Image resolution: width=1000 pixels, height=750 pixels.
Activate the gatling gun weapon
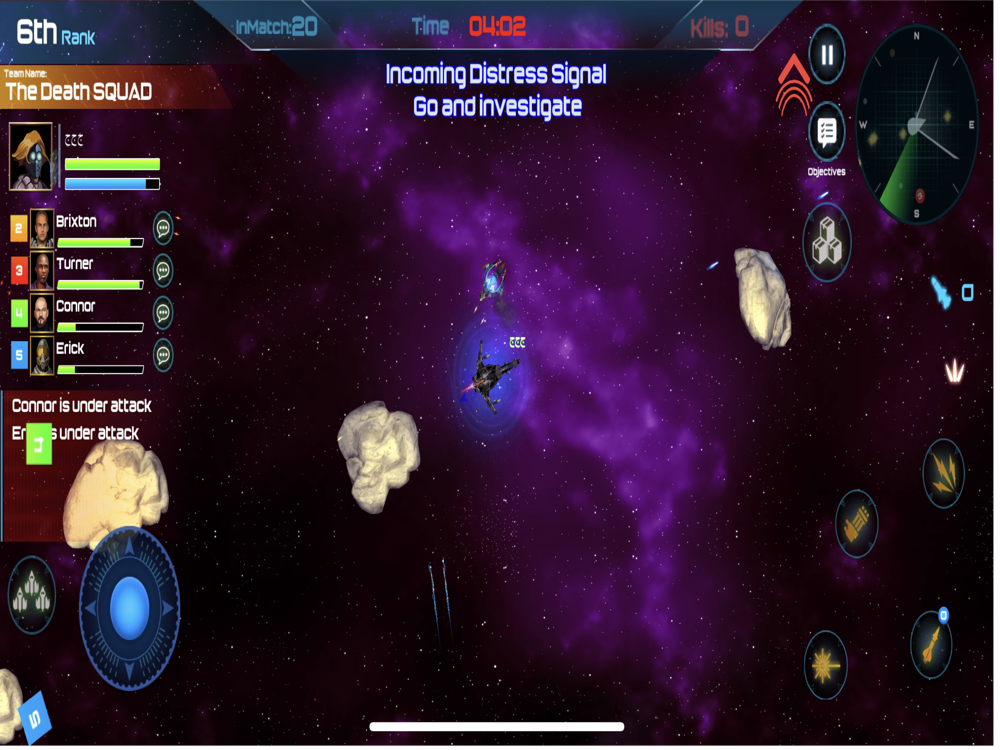click(856, 523)
